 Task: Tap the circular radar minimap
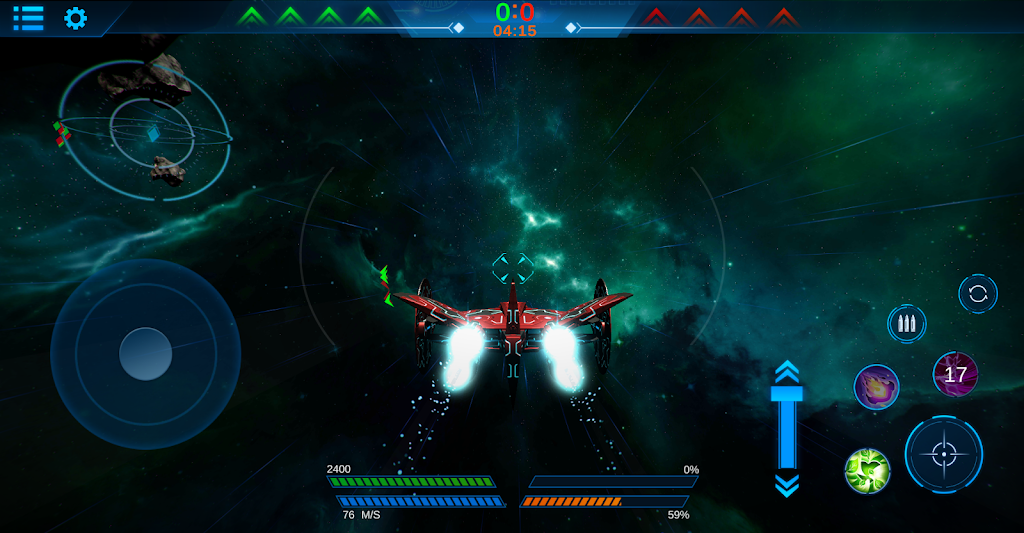146,130
